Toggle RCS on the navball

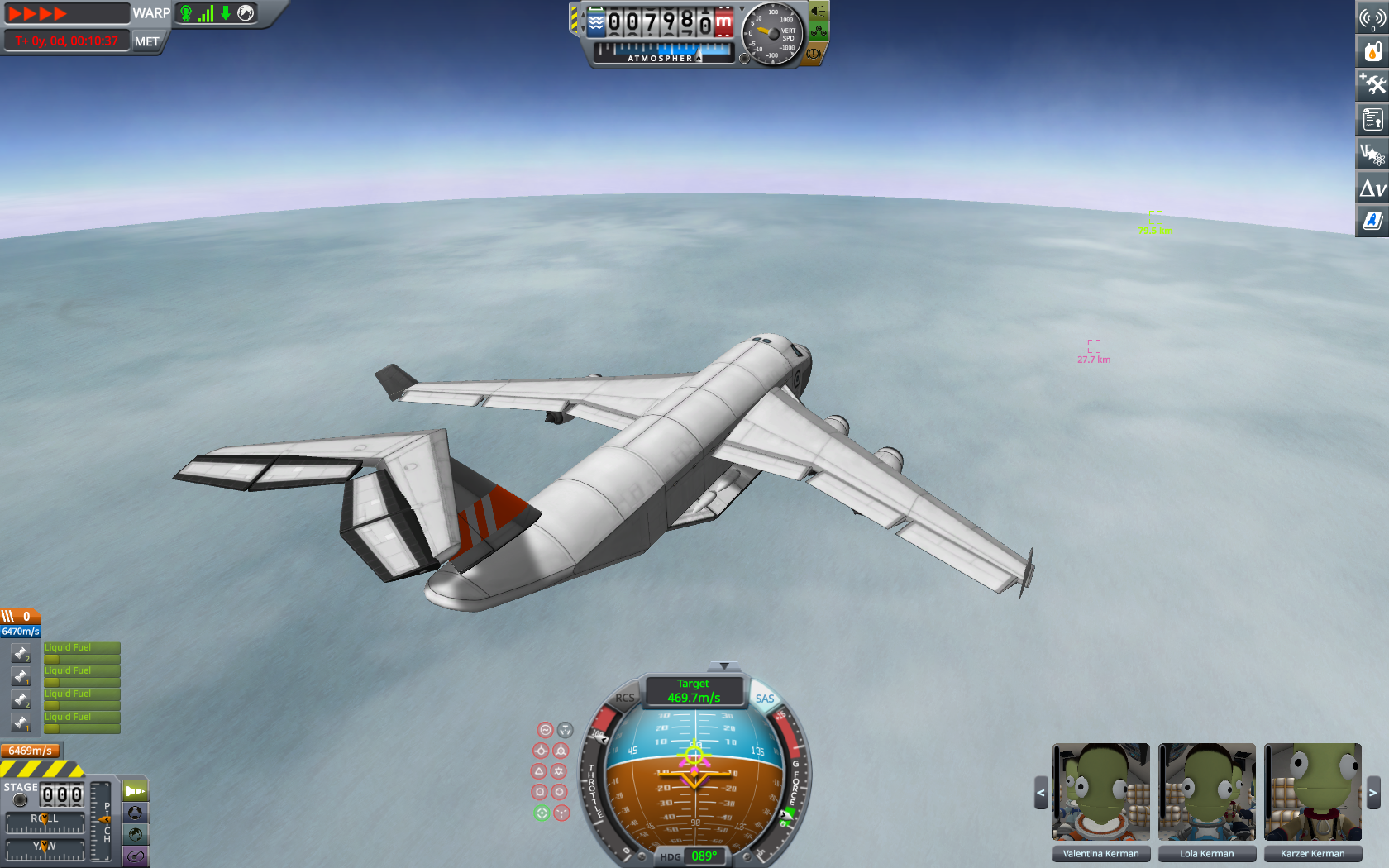pos(625,699)
